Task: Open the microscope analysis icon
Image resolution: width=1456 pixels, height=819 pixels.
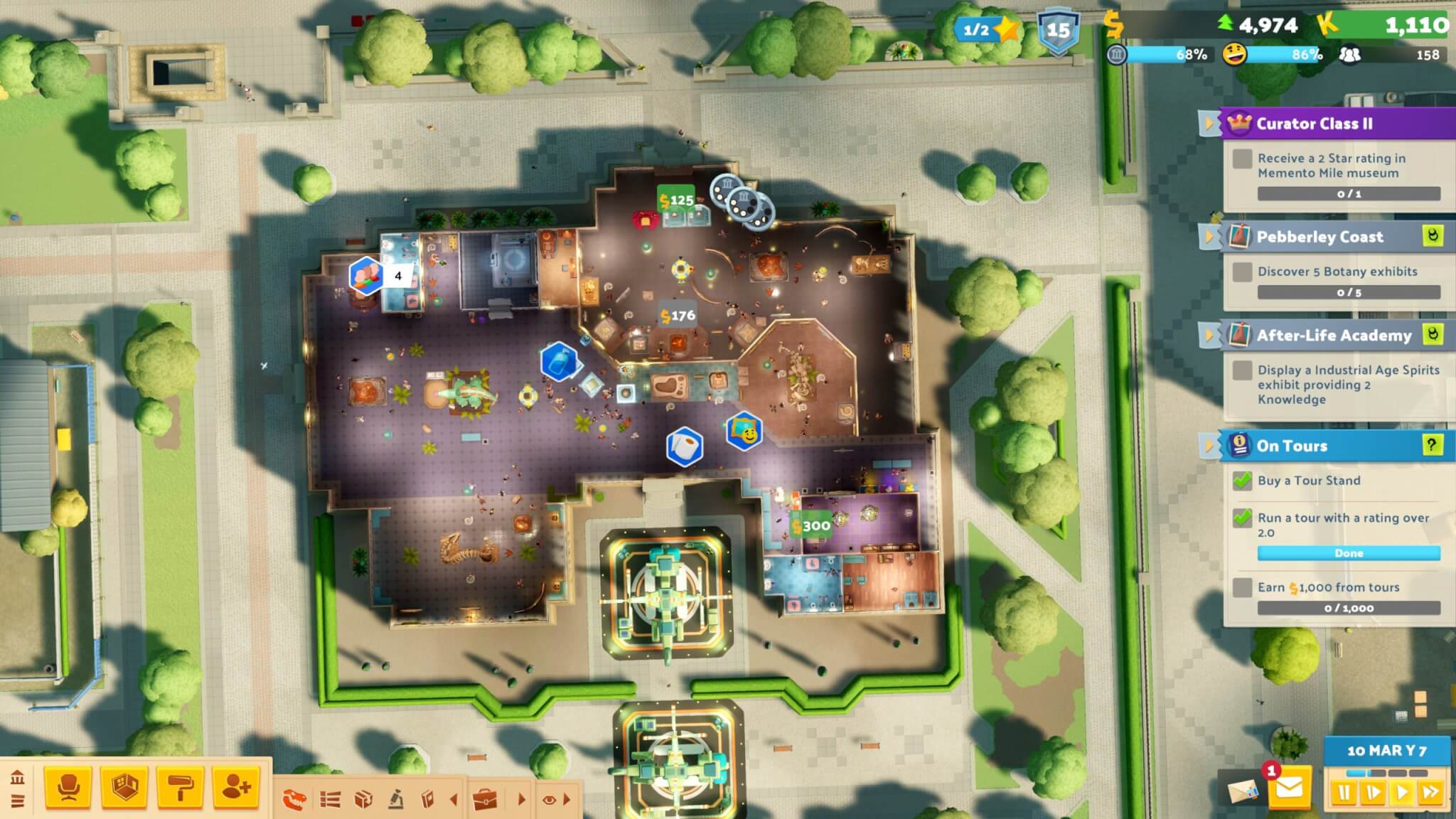Action: [x=396, y=800]
